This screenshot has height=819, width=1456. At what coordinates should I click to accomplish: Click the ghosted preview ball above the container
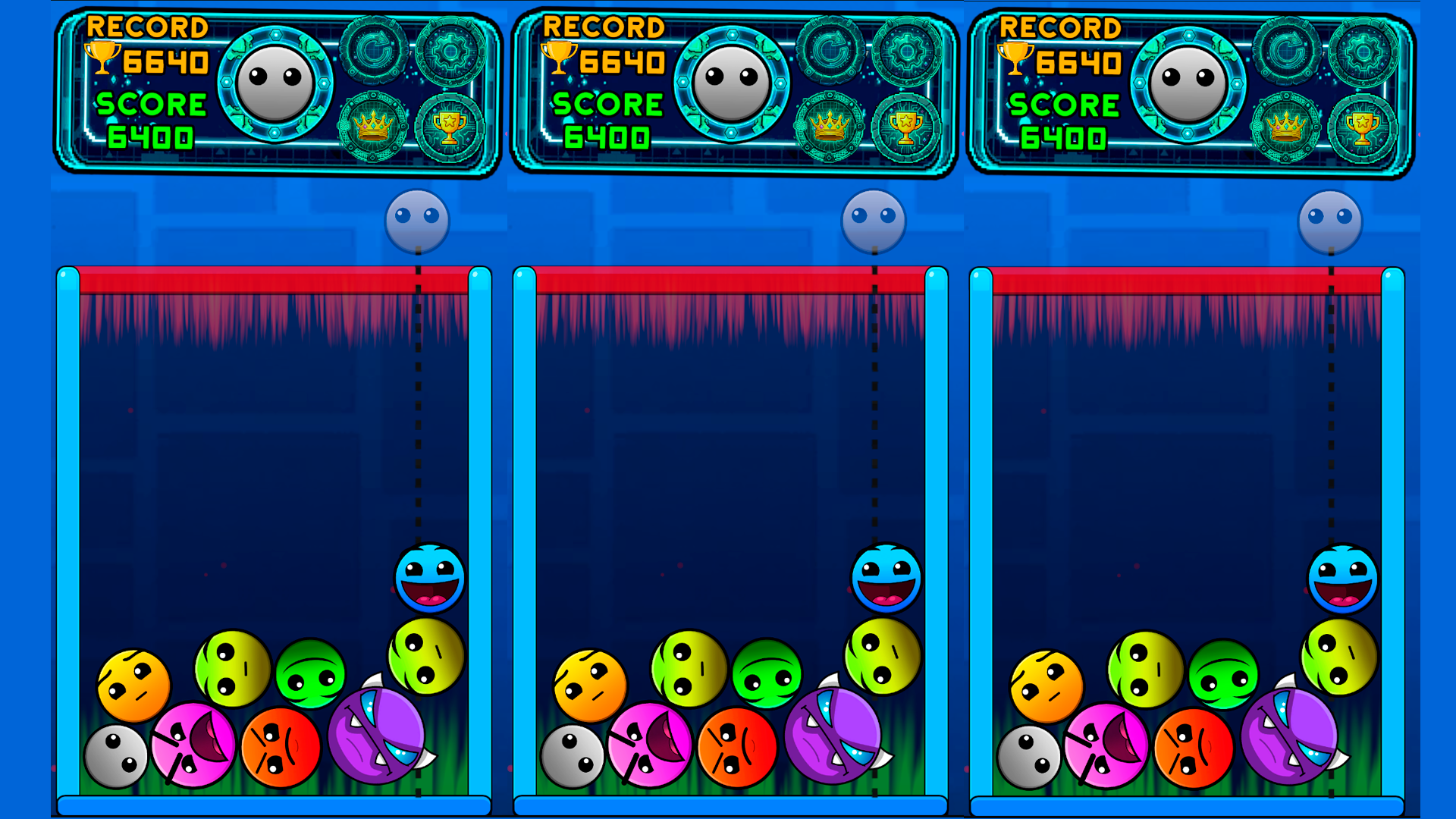pos(418,220)
